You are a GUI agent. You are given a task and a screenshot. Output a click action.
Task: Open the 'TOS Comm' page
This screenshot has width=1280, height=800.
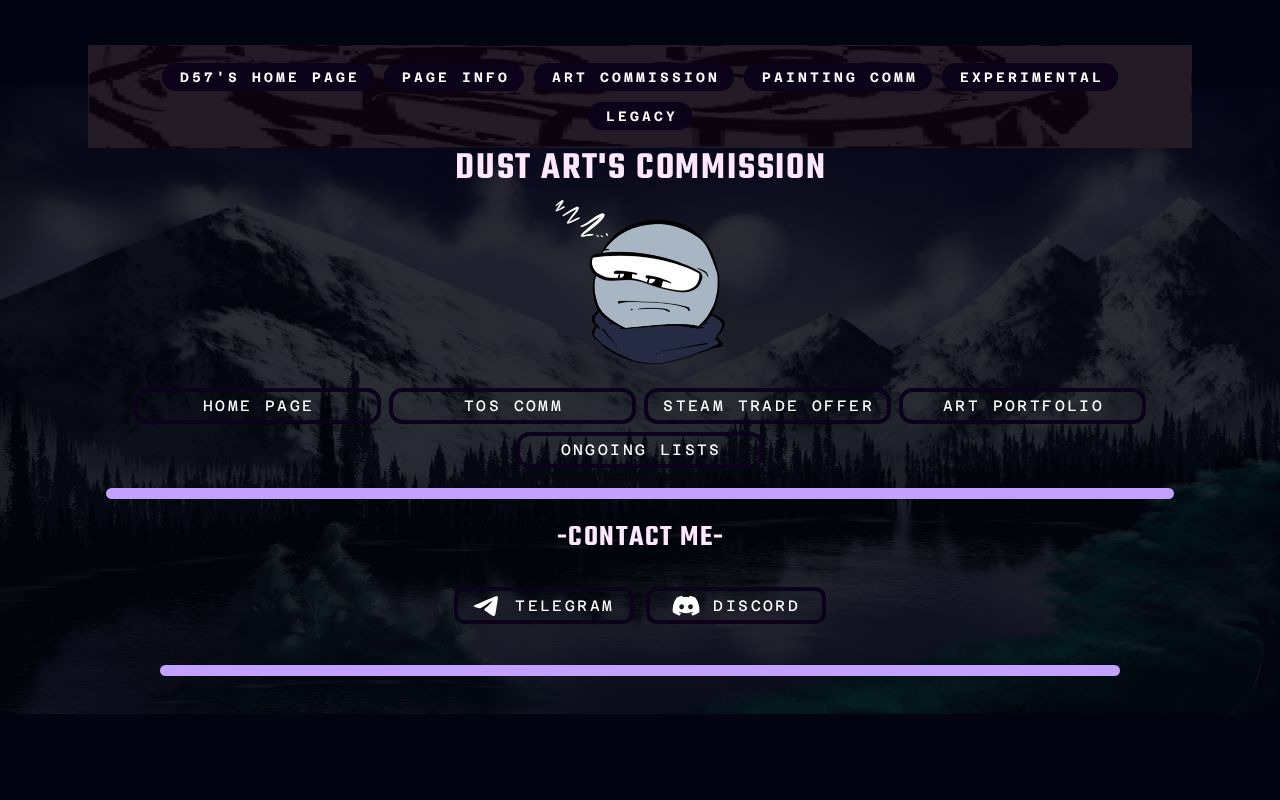click(512, 406)
